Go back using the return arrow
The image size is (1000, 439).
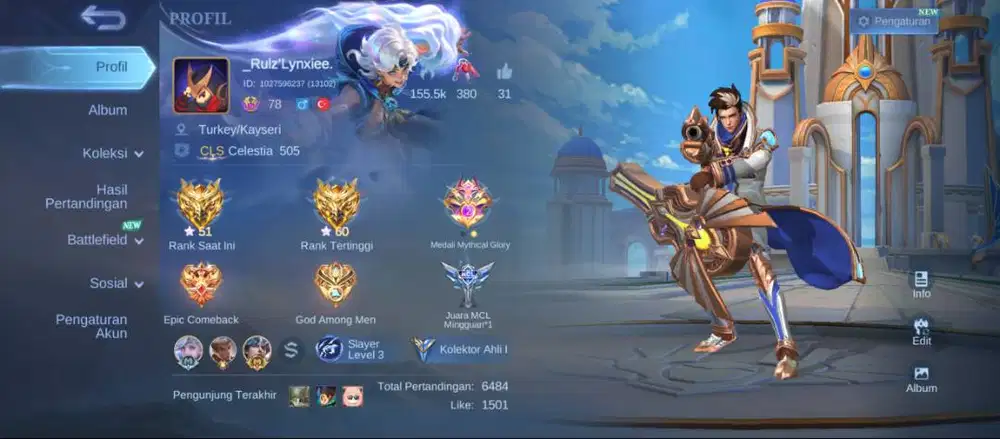(102, 18)
